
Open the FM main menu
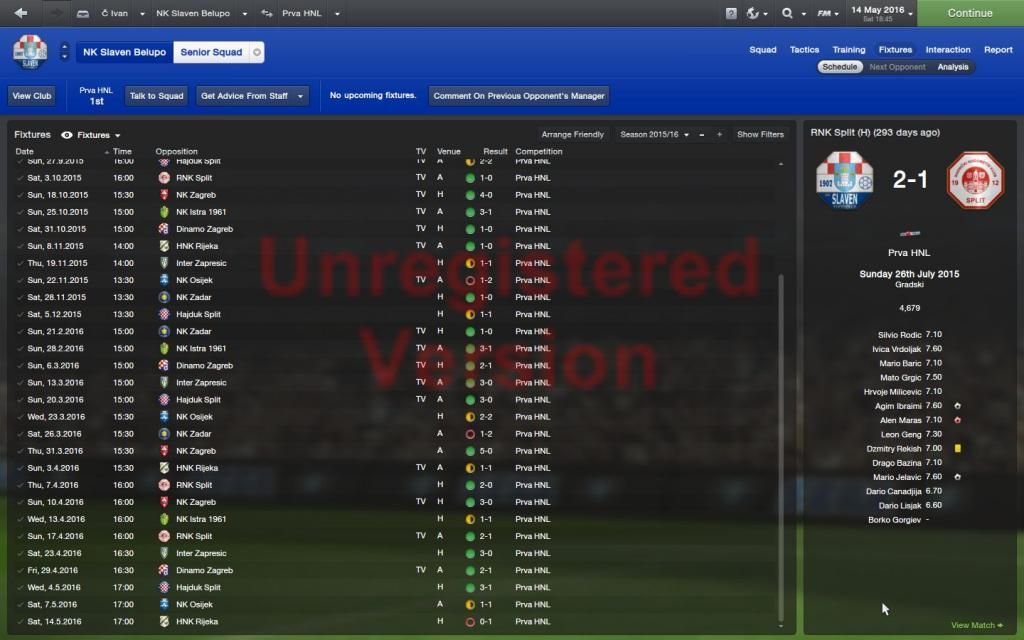pos(828,13)
